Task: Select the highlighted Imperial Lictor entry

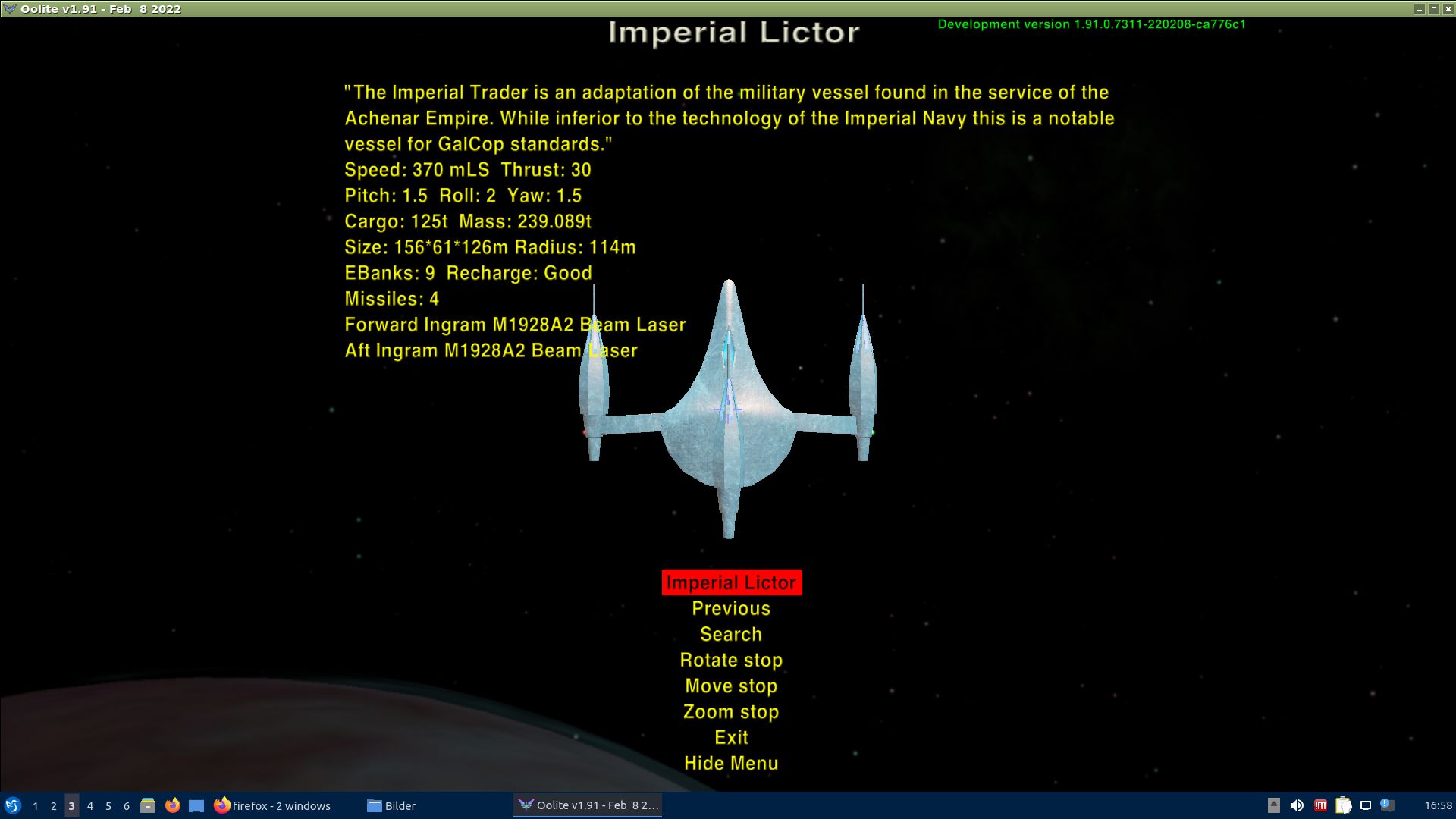Action: tap(731, 582)
